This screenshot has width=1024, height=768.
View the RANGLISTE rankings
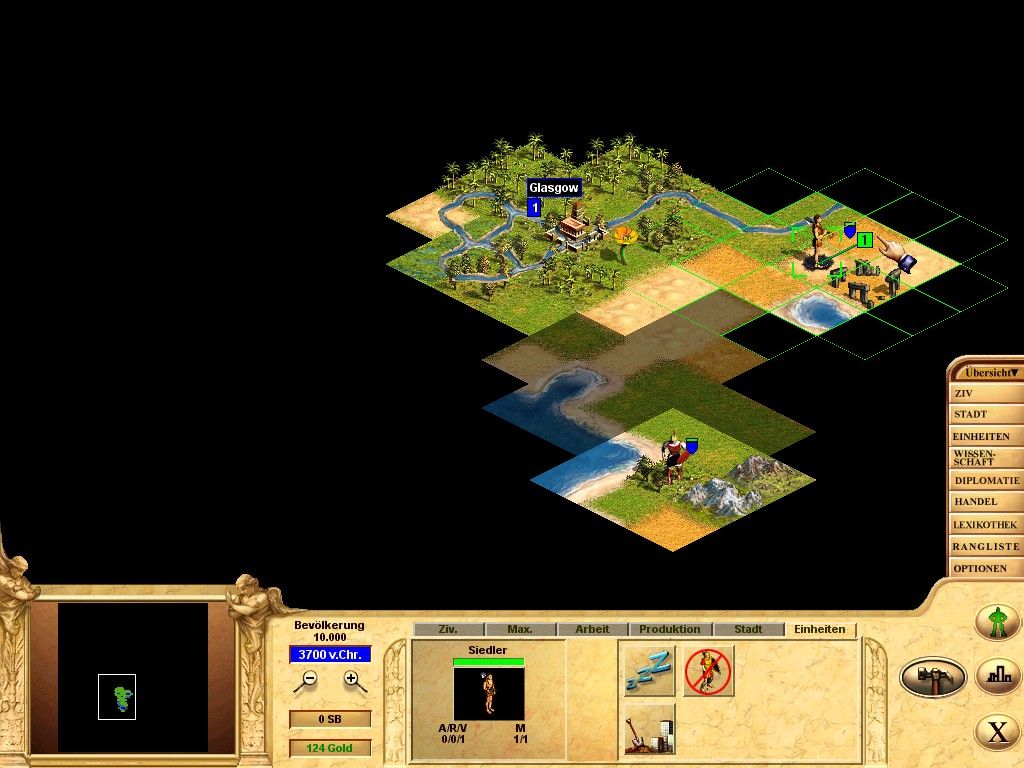[x=986, y=546]
